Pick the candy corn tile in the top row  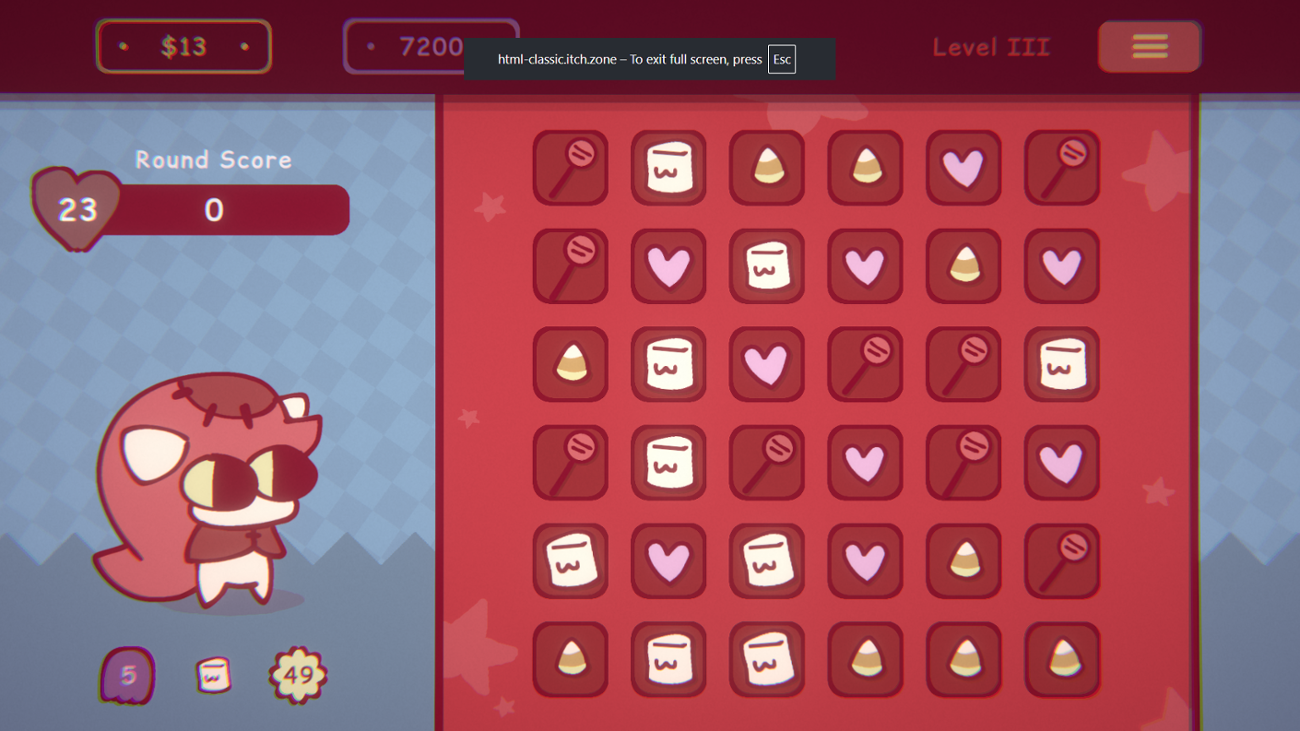(x=766, y=167)
